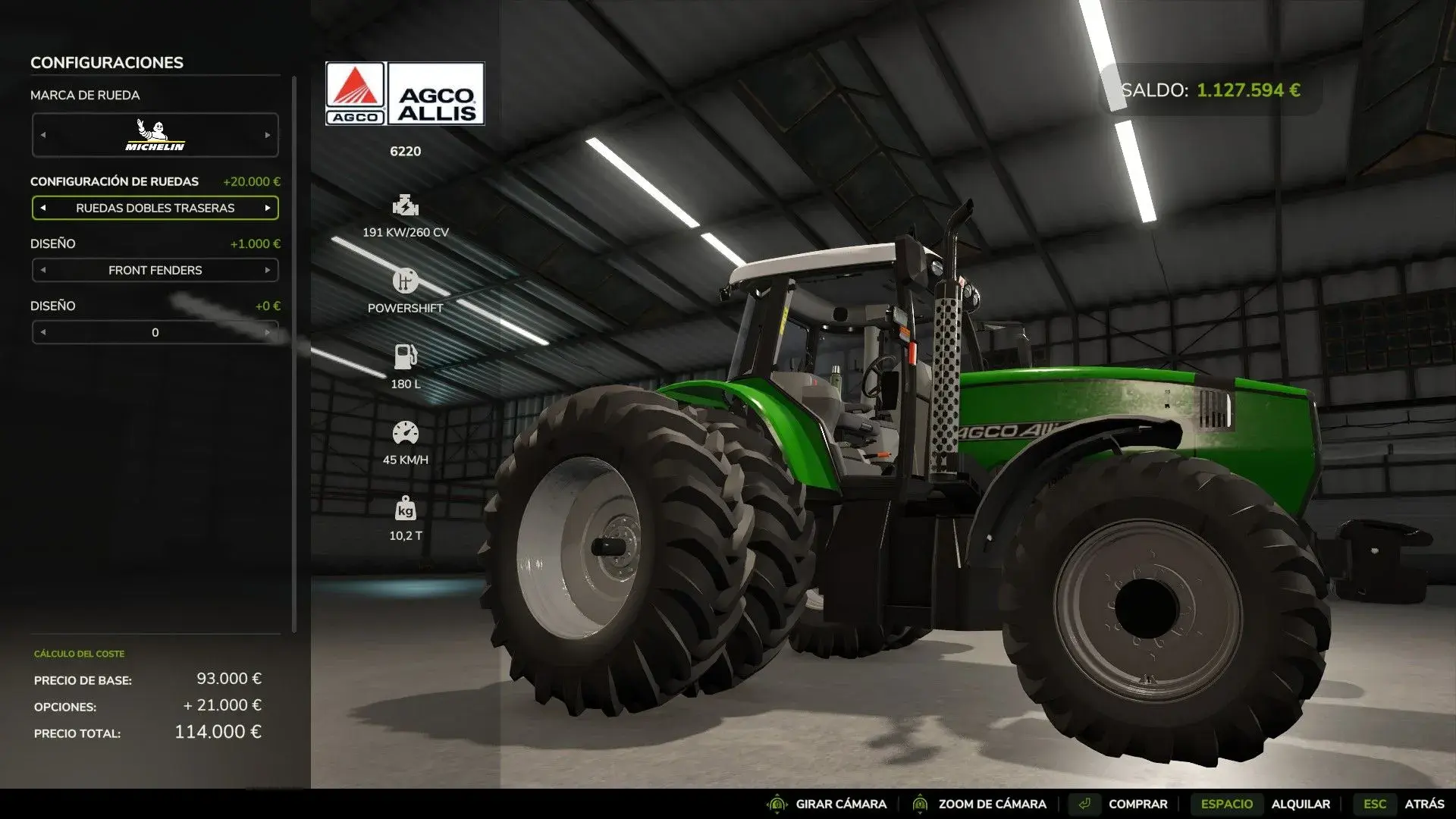The width and height of the screenshot is (1456, 819).
Task: Open next wheel brand with right arrow
Action: [269, 134]
